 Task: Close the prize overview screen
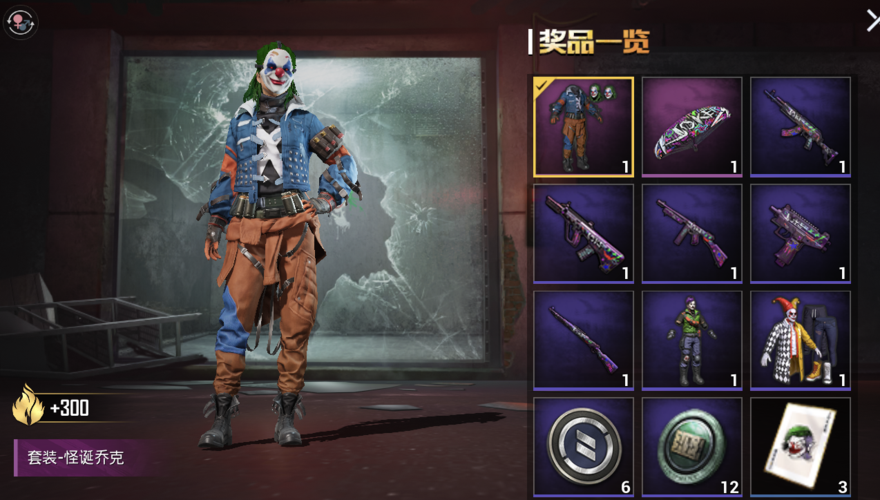[x=871, y=19]
